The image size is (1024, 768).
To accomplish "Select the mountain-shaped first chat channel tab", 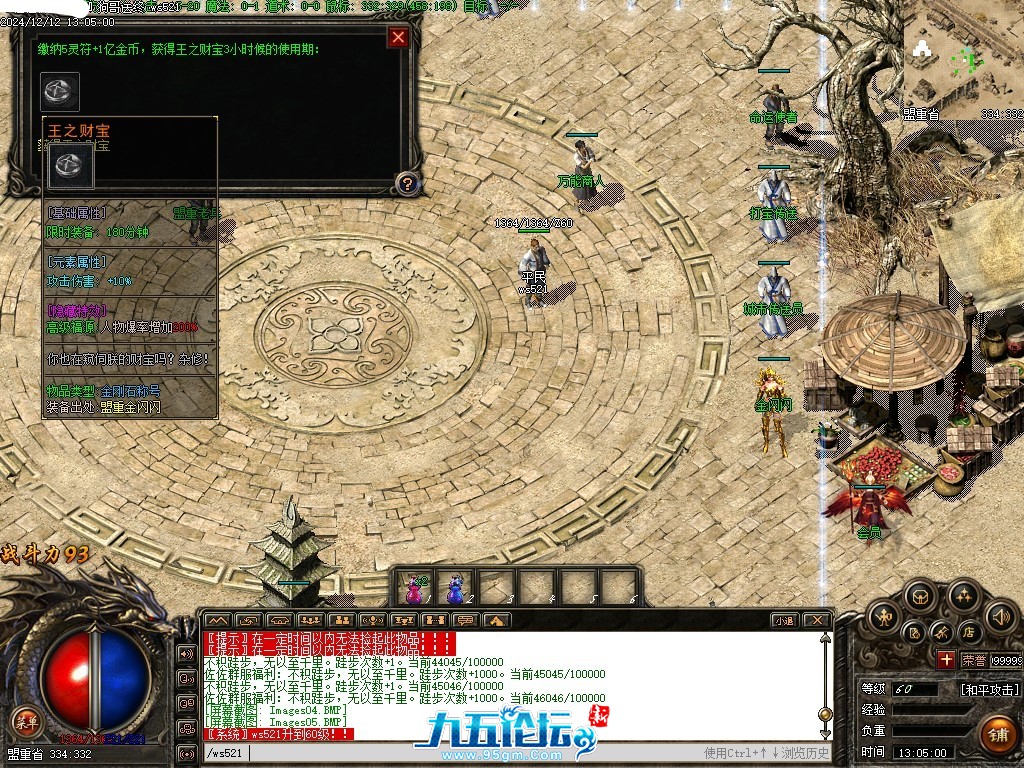I will click(x=218, y=620).
